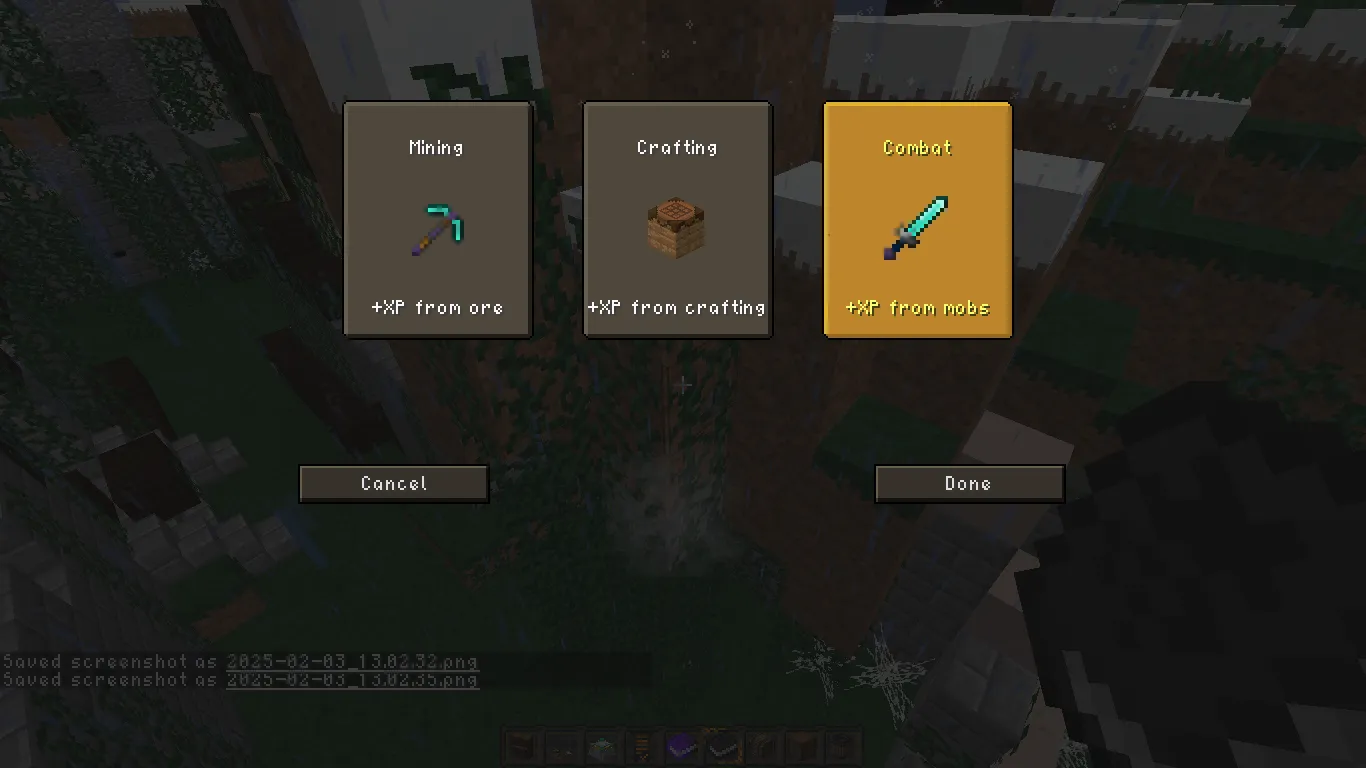
Task: Click the ladder-like item in hotbar slot four
Action: click(x=642, y=746)
